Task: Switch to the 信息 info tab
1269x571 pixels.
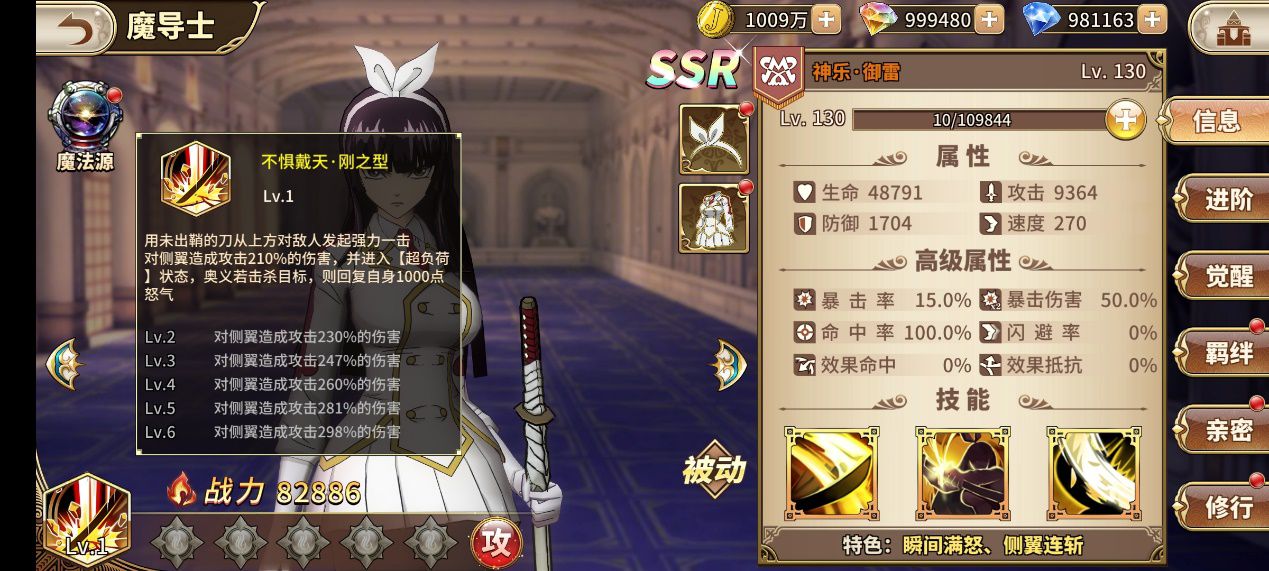Action: [x=1216, y=122]
